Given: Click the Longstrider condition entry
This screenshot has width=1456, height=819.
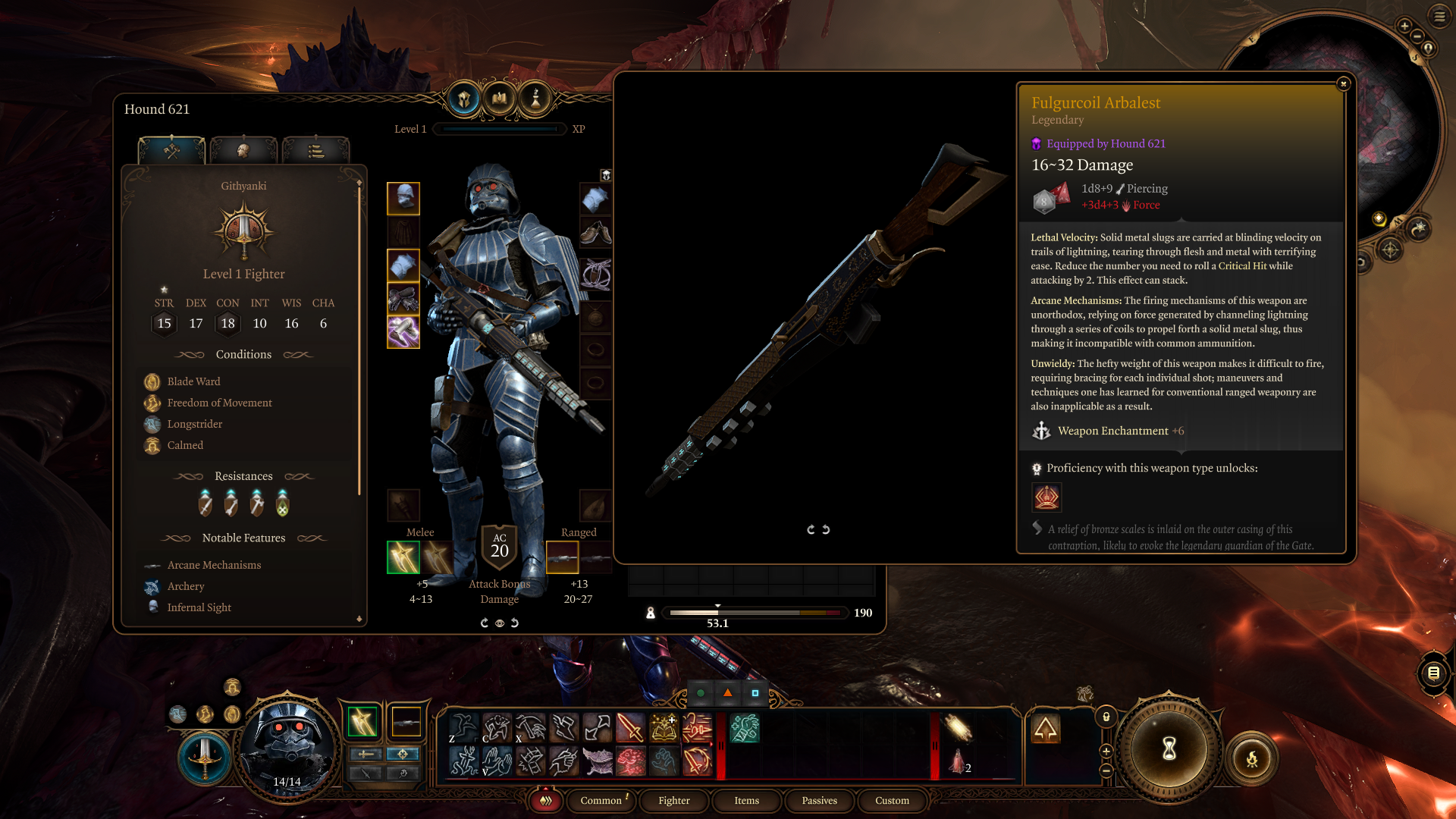Looking at the screenshot, I should (194, 424).
